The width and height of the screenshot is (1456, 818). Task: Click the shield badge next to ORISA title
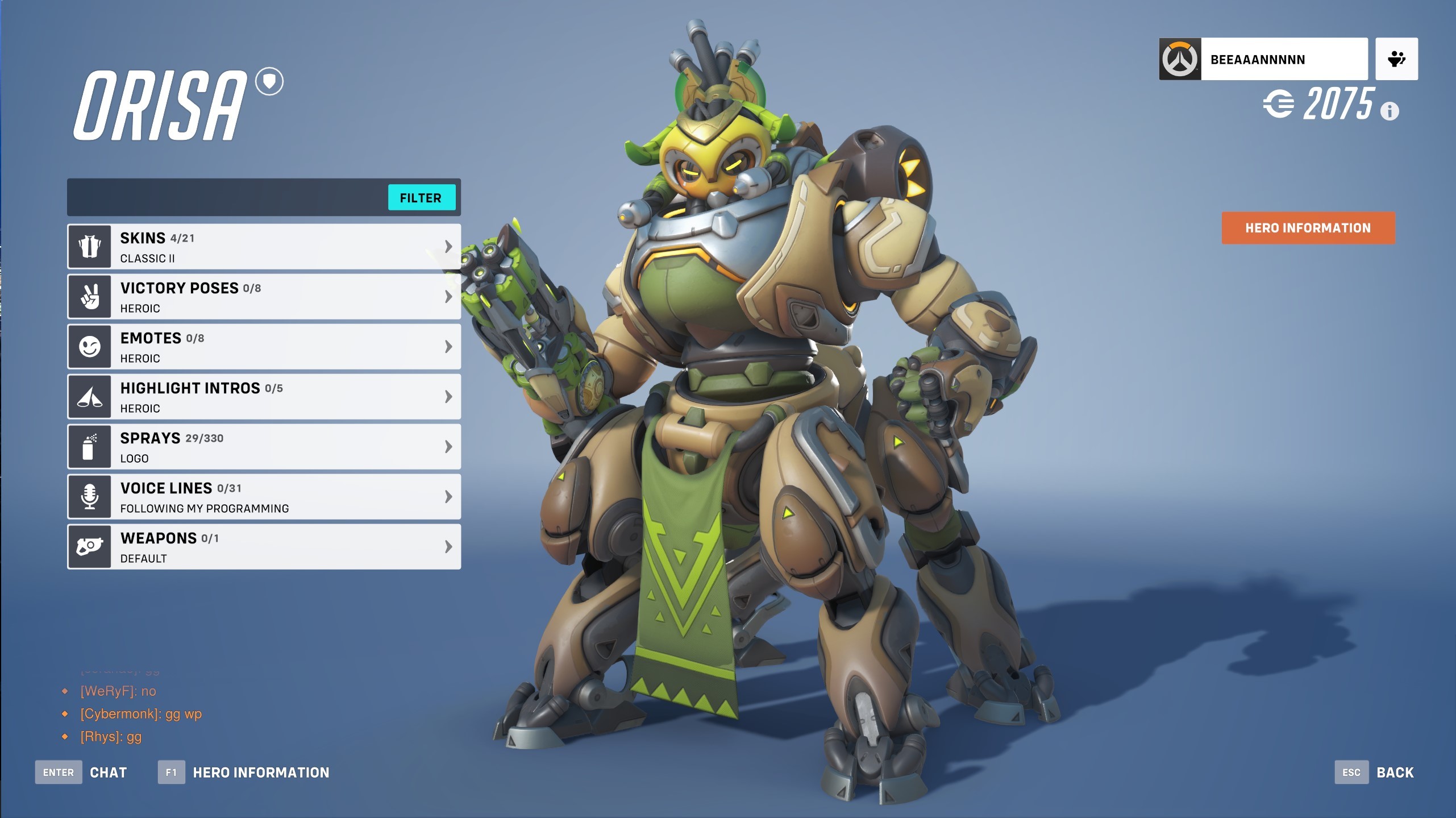point(269,82)
